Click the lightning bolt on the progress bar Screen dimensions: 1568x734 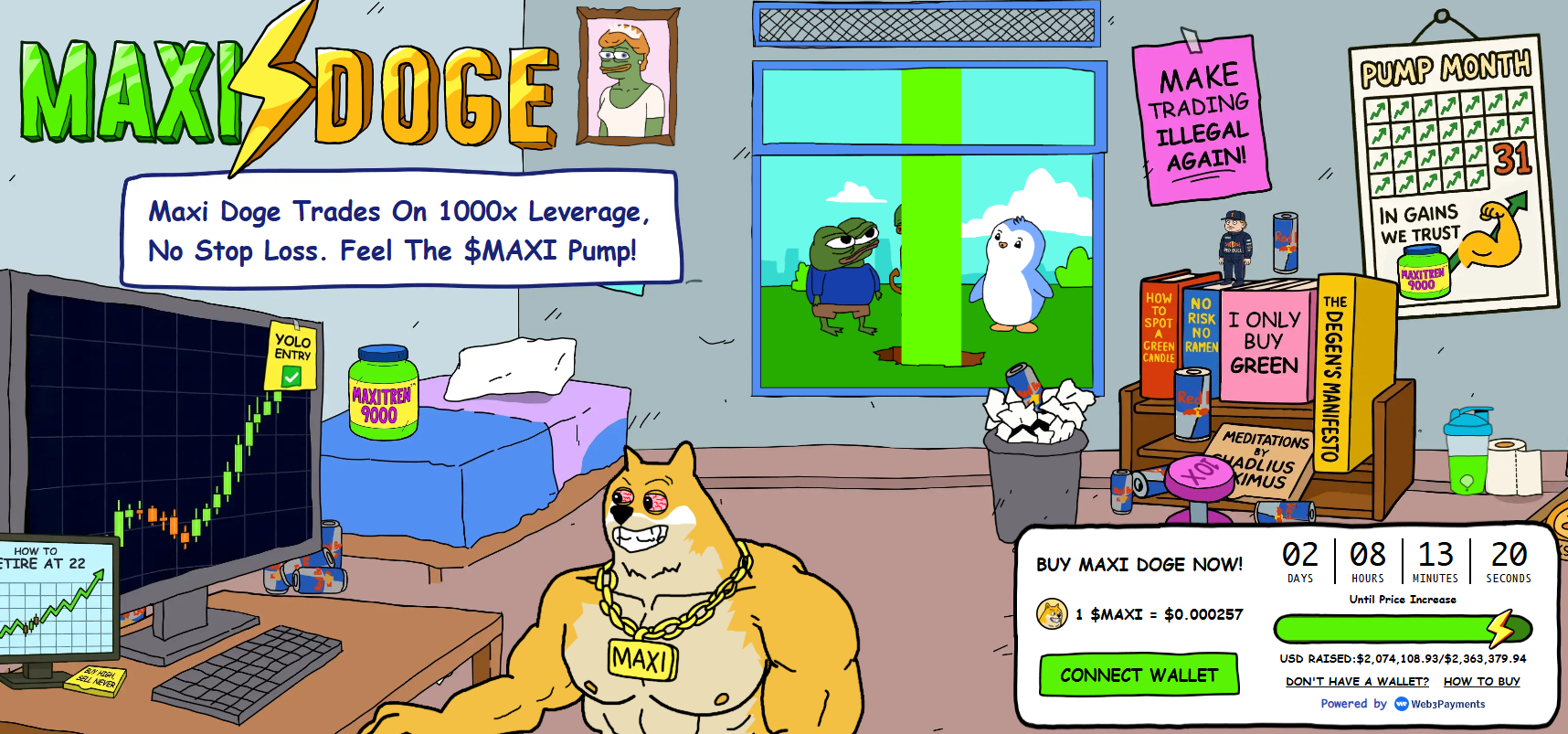1501,628
